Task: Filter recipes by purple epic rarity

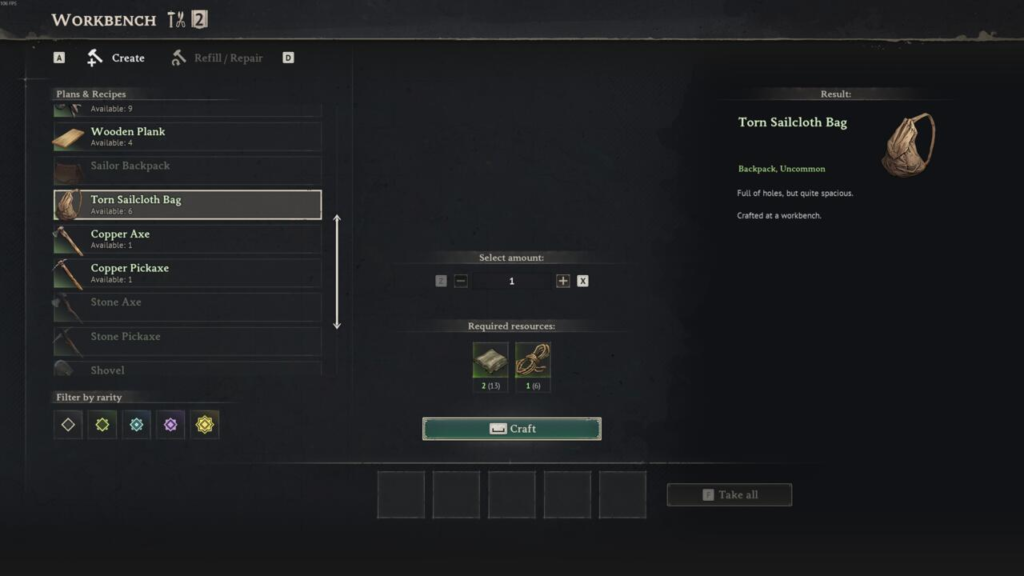Action: coord(170,425)
